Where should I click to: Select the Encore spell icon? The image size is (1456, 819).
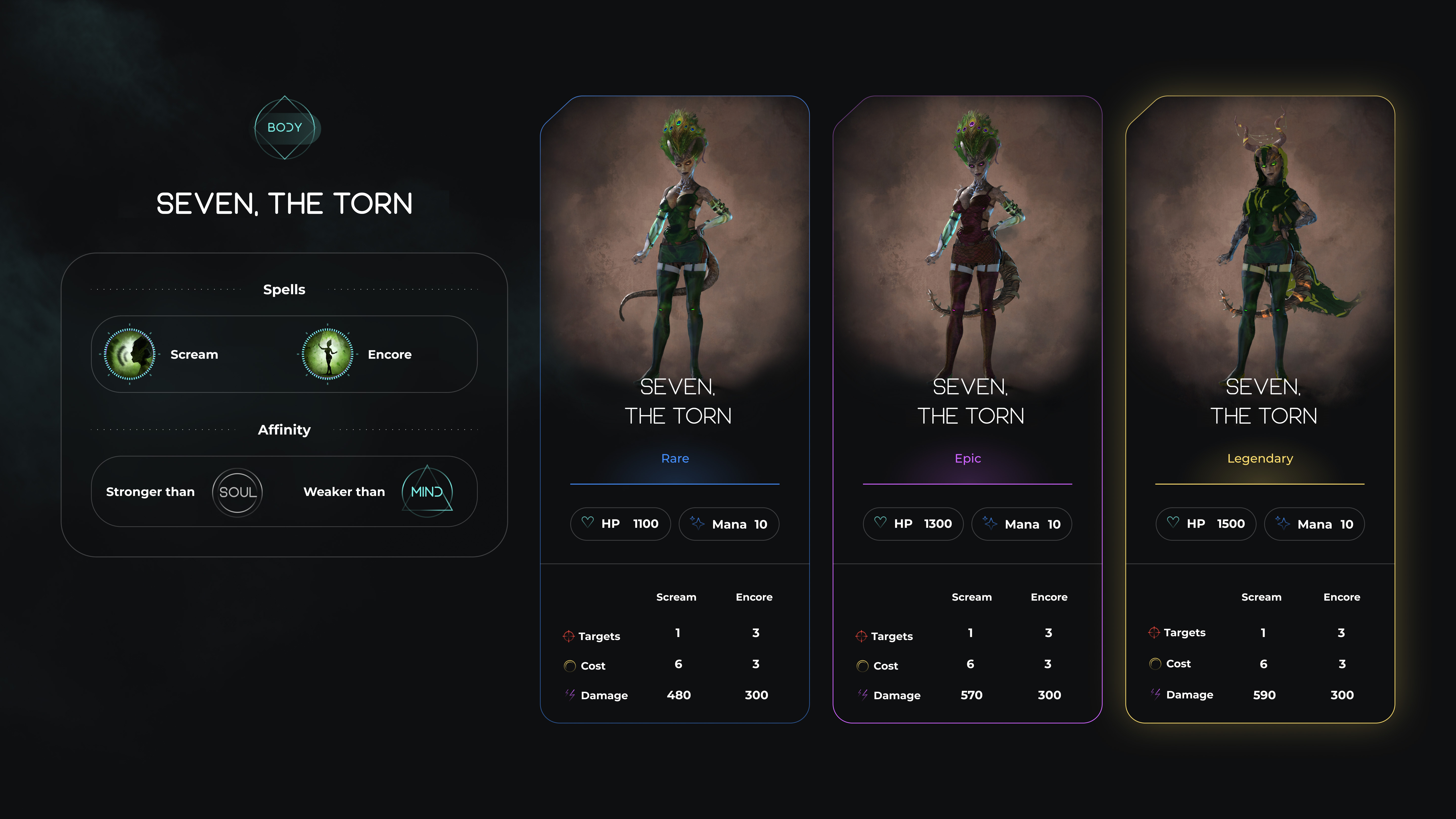[x=327, y=354]
